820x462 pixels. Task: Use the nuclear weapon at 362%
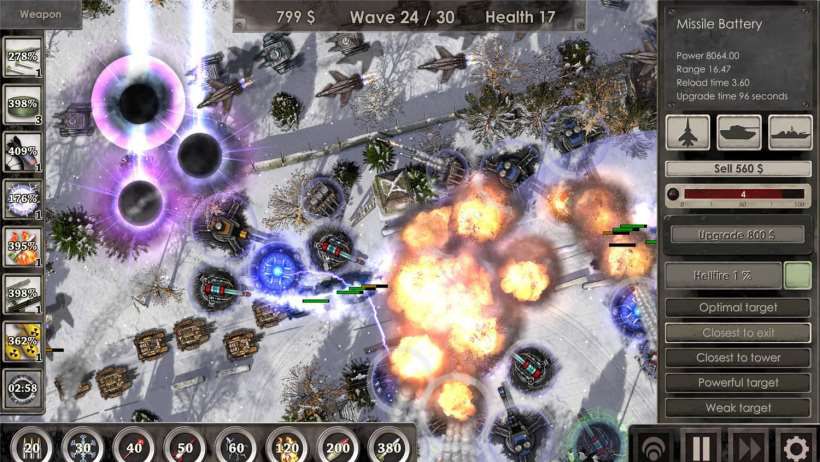(x=23, y=340)
